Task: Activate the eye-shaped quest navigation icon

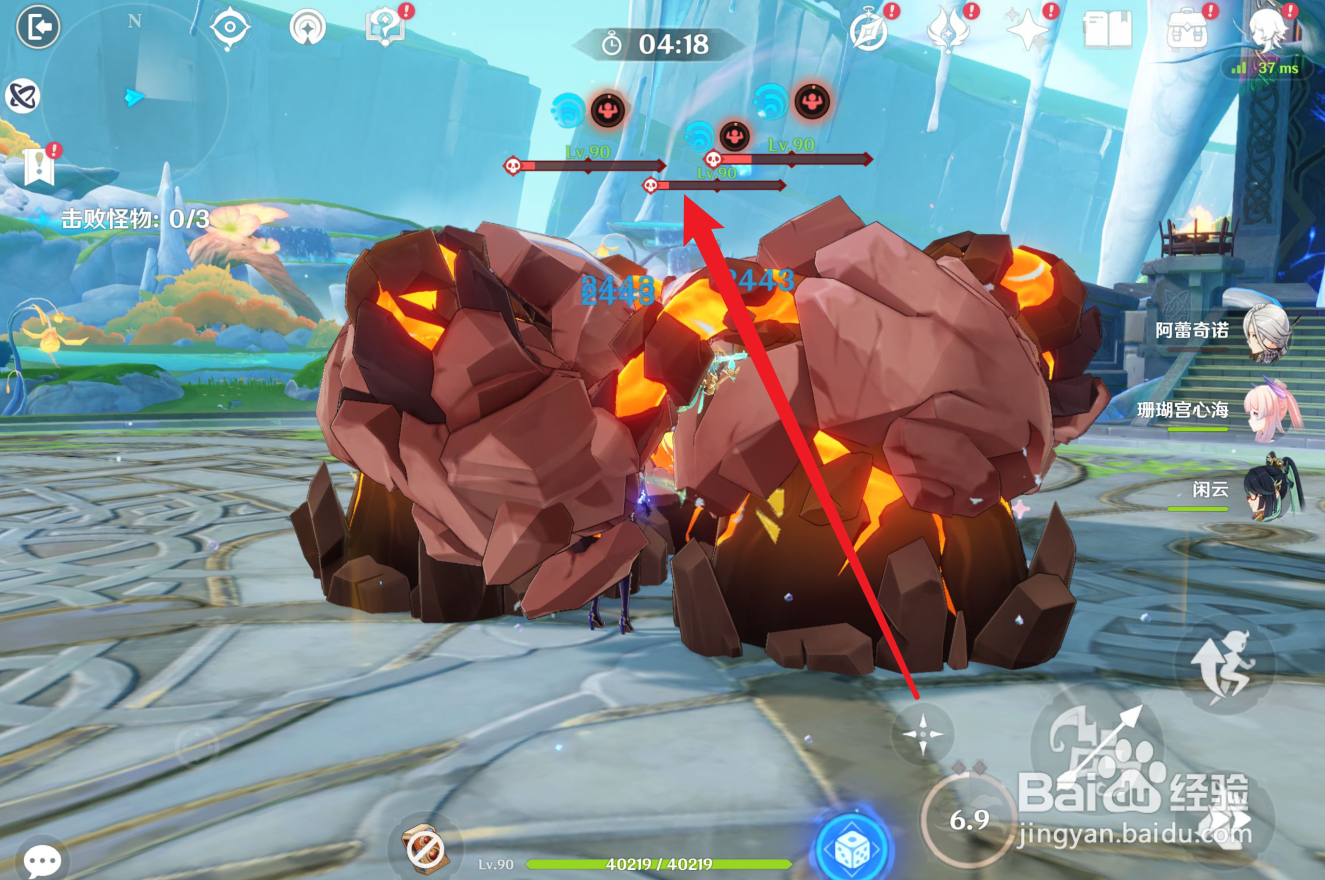Action: pyautogui.click(x=230, y=28)
